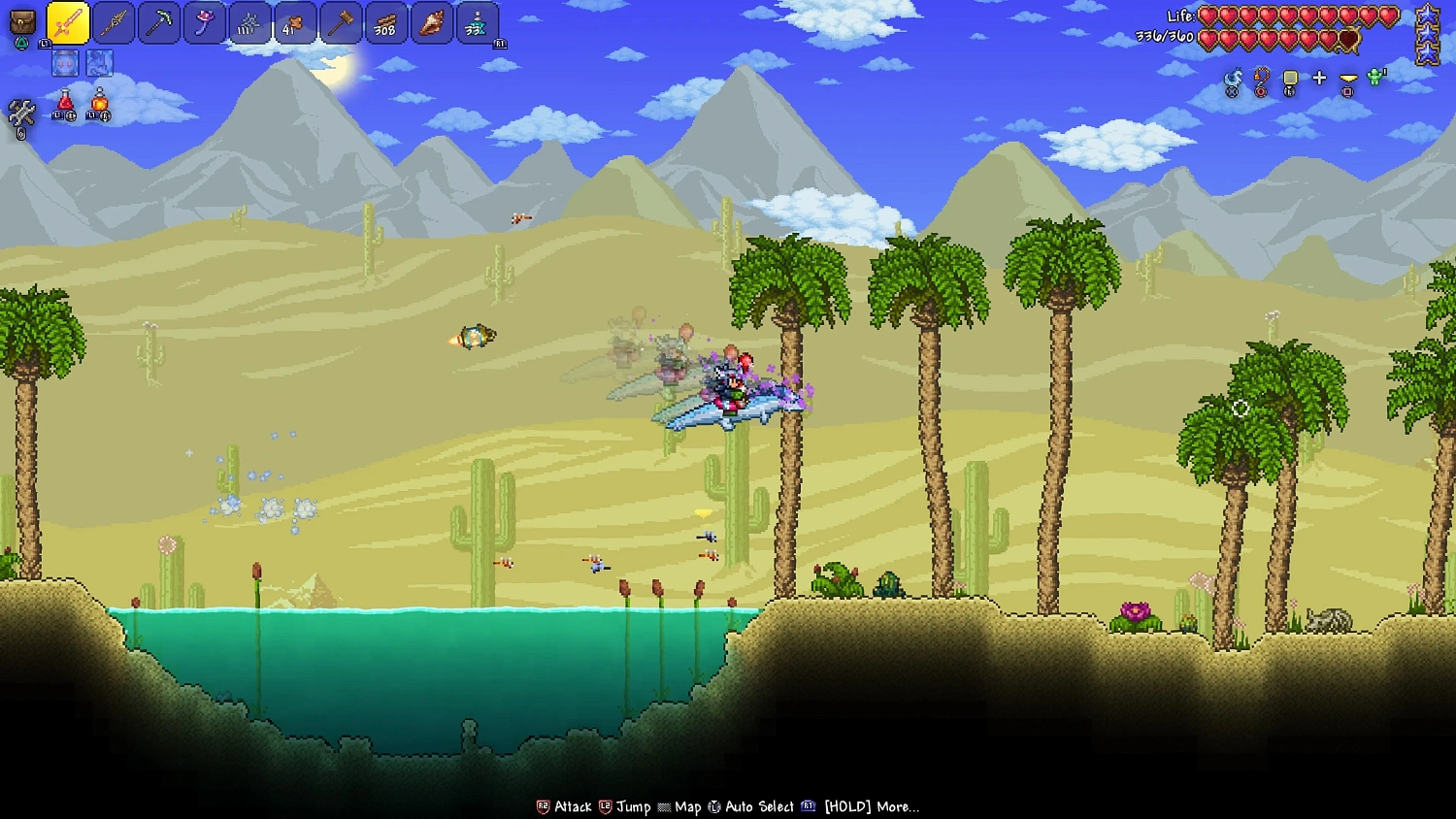
Task: Click the Attack hint label
Action: click(571, 806)
